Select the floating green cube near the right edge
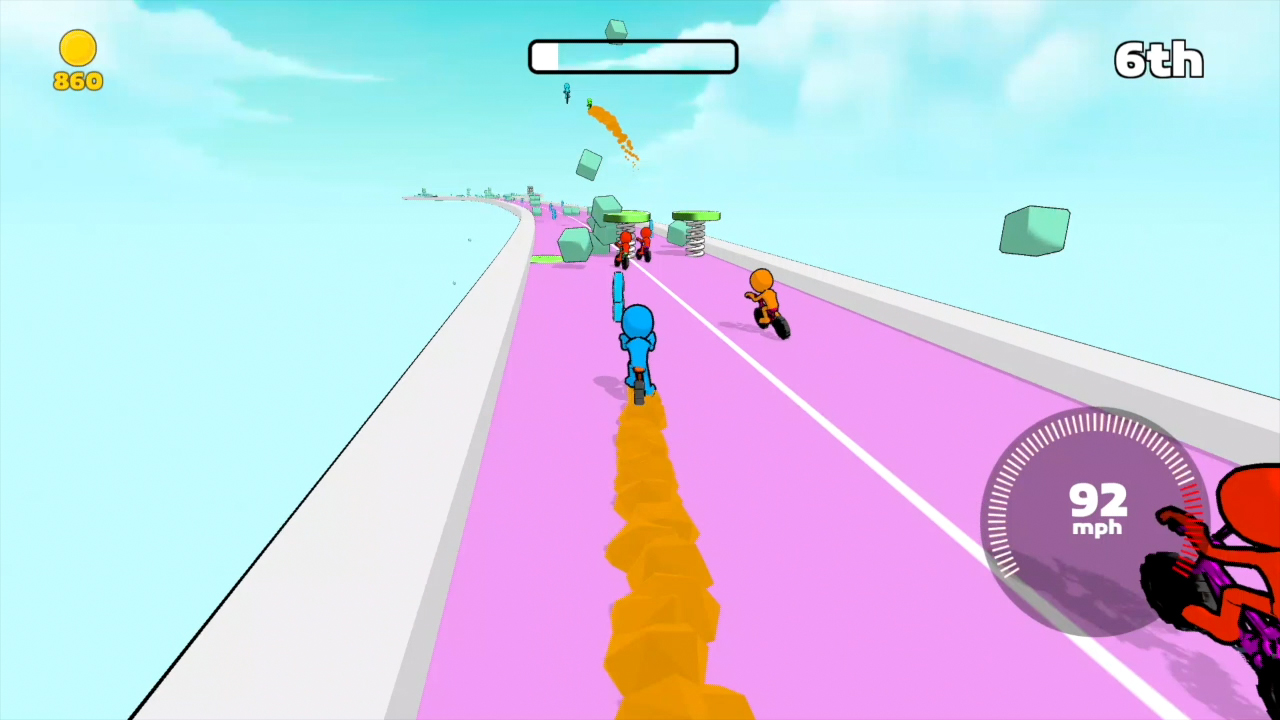This screenshot has height=720, width=1280. click(x=1033, y=231)
